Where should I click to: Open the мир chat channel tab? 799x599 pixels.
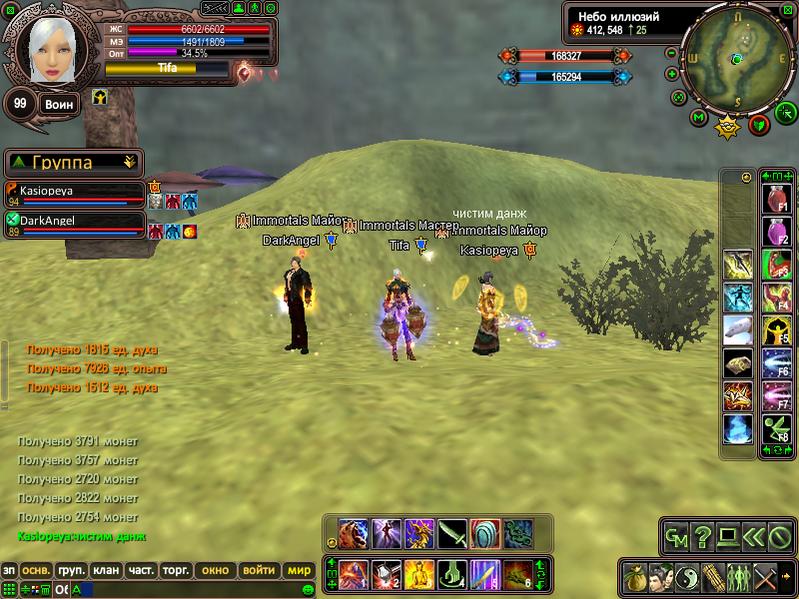click(299, 570)
